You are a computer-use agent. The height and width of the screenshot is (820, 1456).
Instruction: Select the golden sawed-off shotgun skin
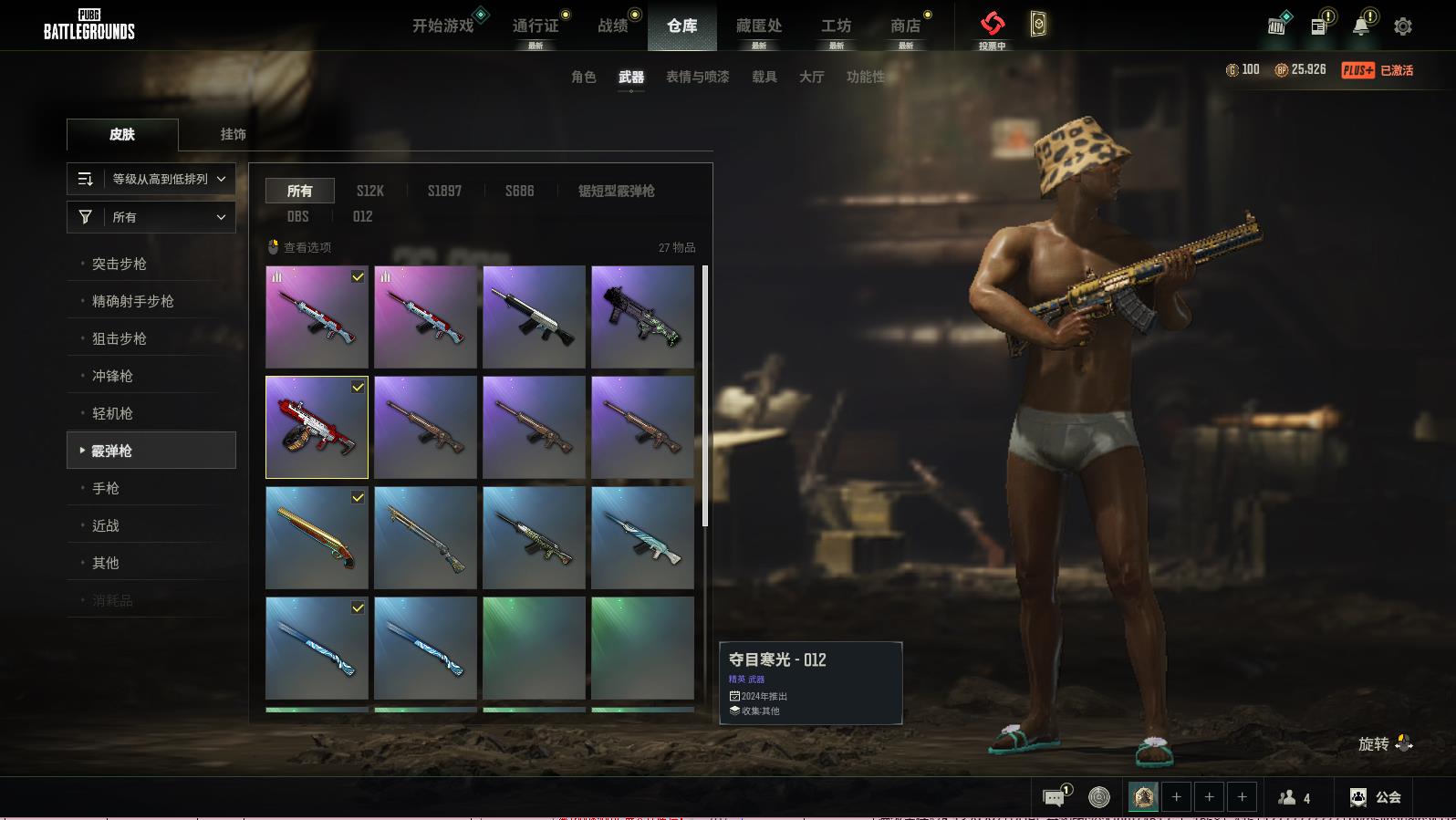click(x=317, y=537)
